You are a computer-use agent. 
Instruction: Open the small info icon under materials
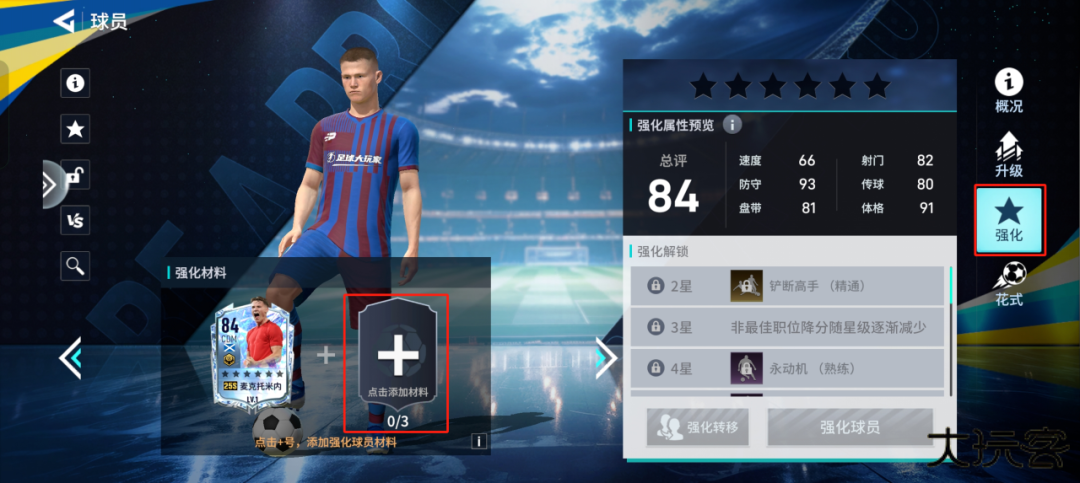point(479,441)
